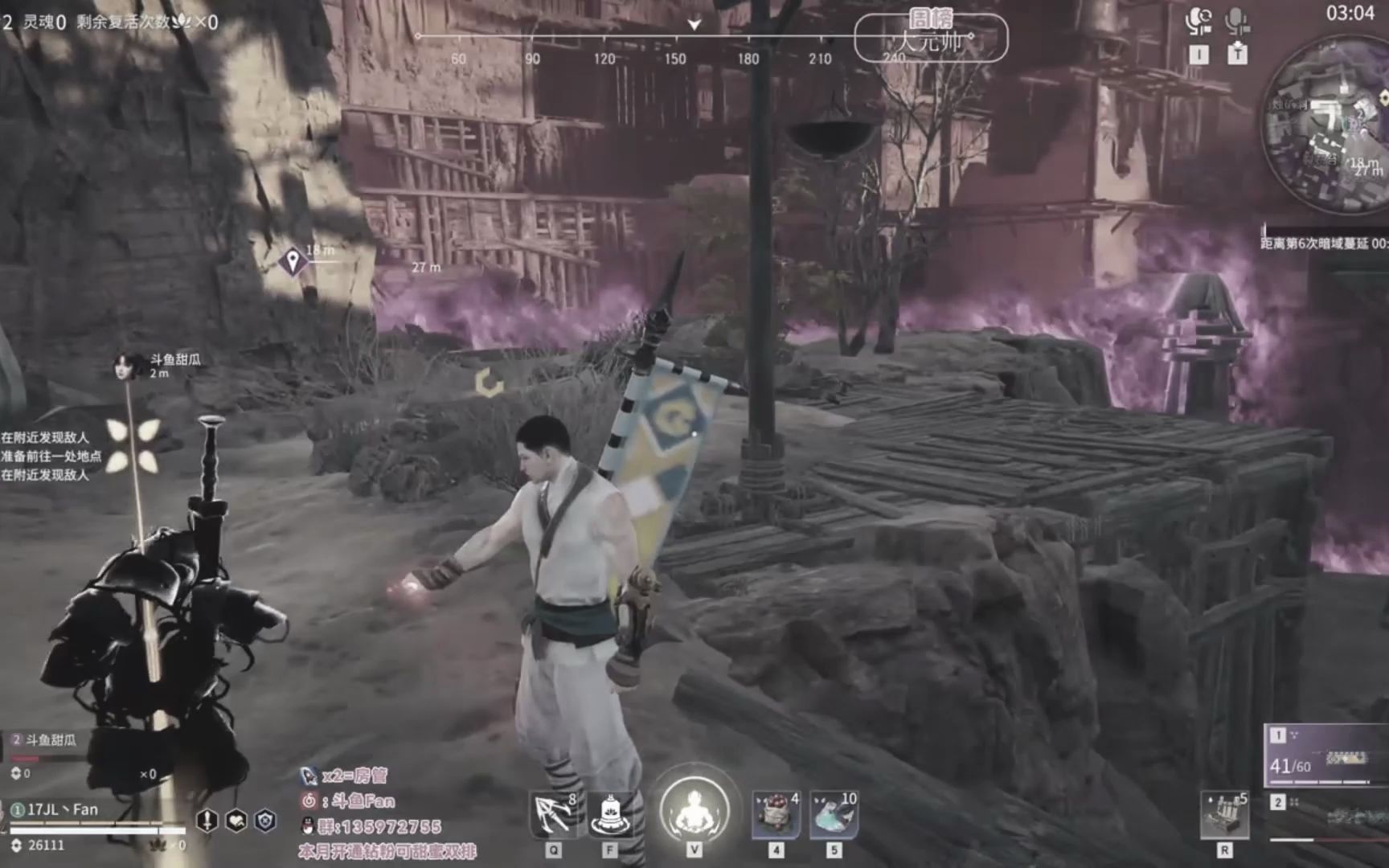Screen dimensions: 1389x868
Task: Toggle the microphone icon
Action: tap(1237, 22)
